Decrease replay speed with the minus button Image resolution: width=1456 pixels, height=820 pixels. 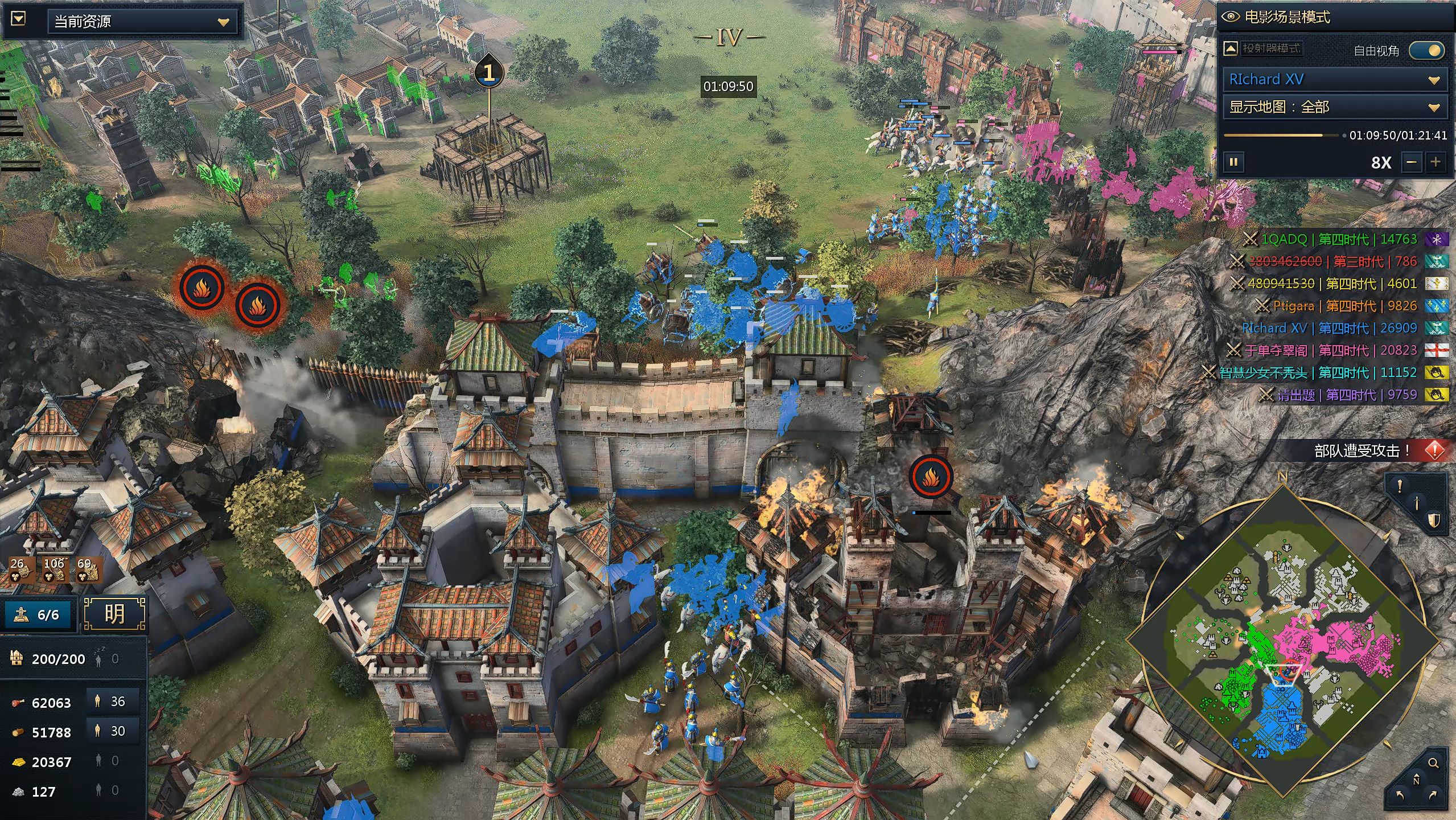(x=1412, y=162)
